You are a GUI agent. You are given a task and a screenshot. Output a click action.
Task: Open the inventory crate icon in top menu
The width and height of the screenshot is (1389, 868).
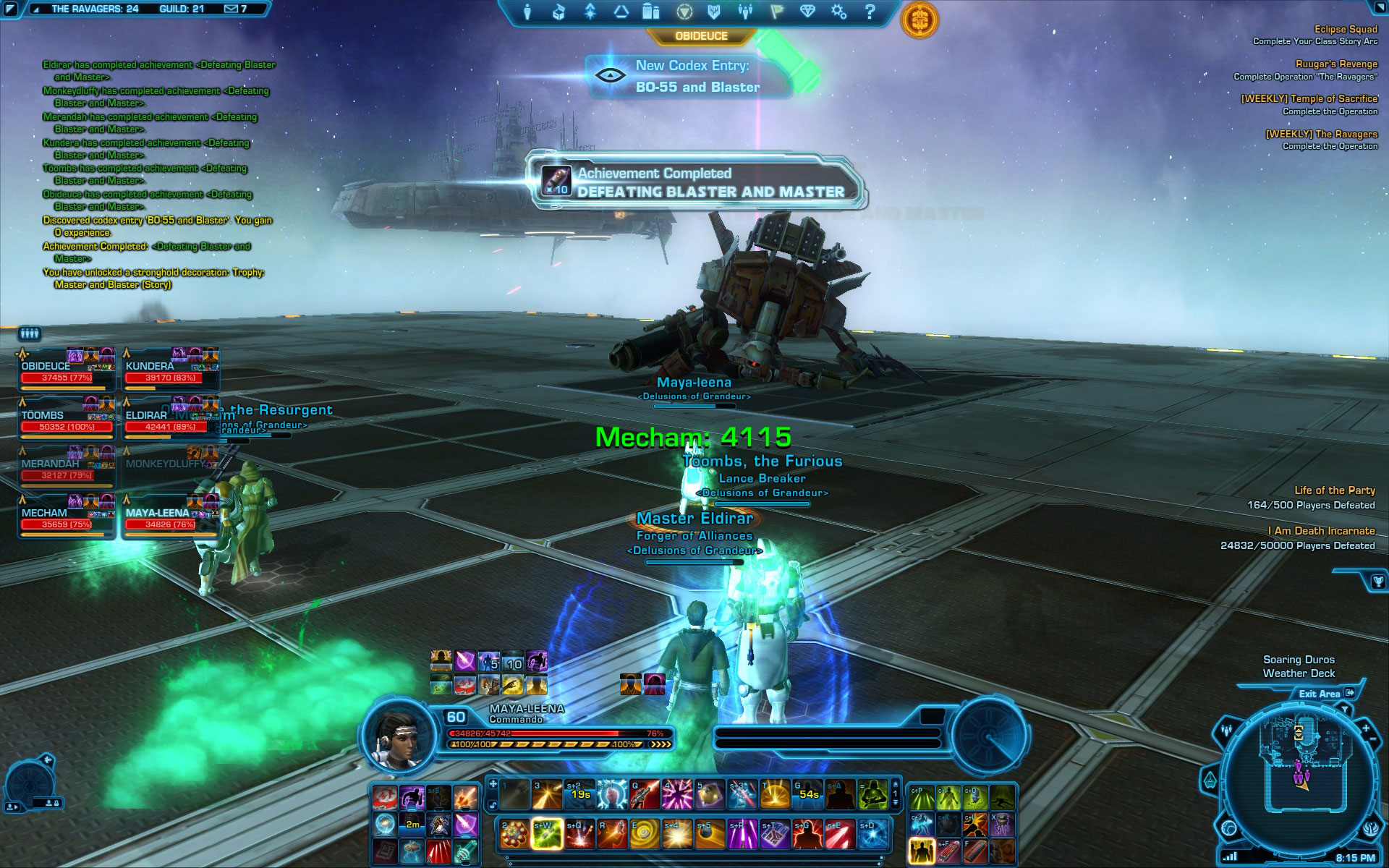pyautogui.click(x=558, y=12)
